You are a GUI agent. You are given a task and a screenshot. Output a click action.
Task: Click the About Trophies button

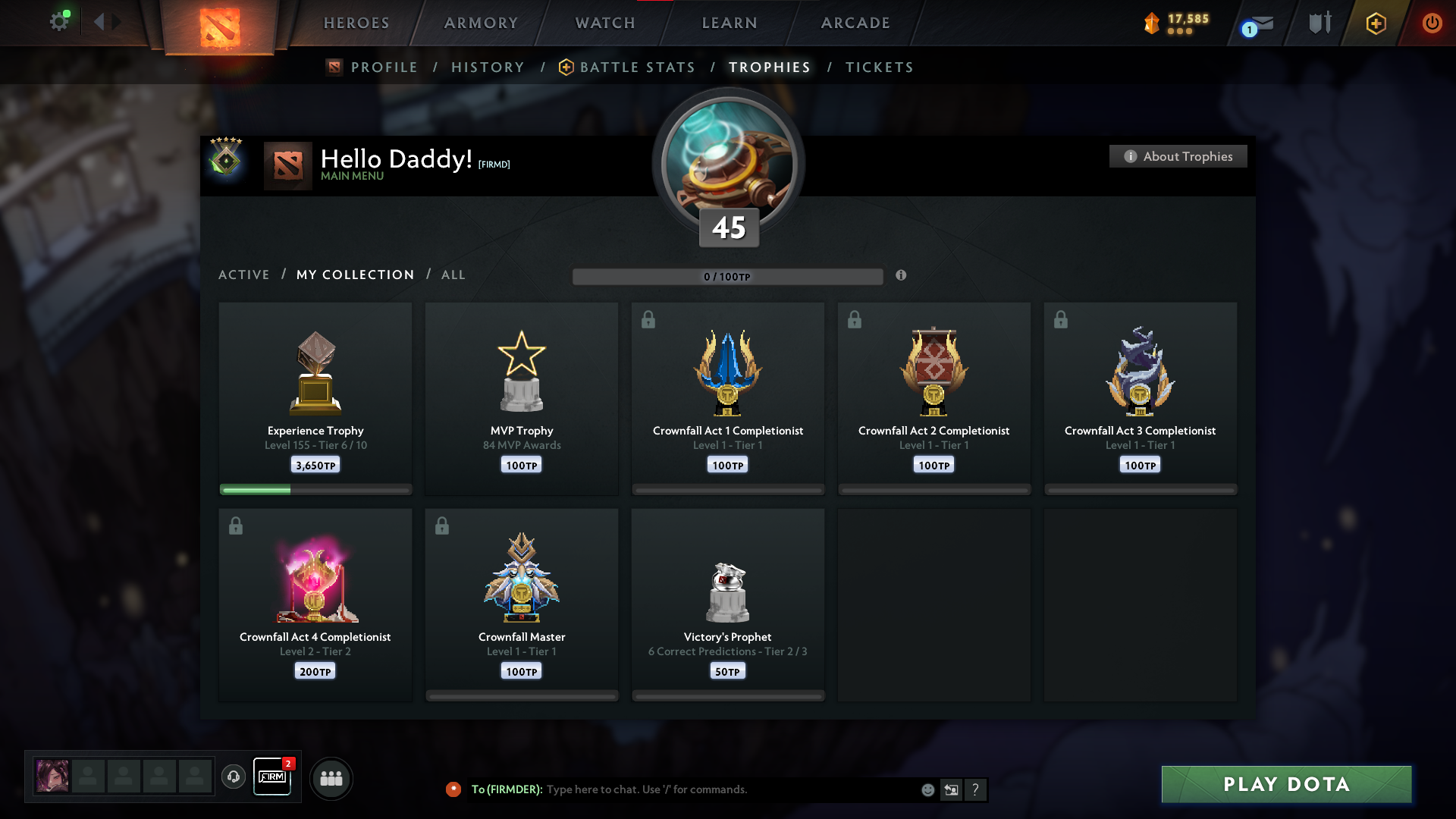[x=1178, y=156]
